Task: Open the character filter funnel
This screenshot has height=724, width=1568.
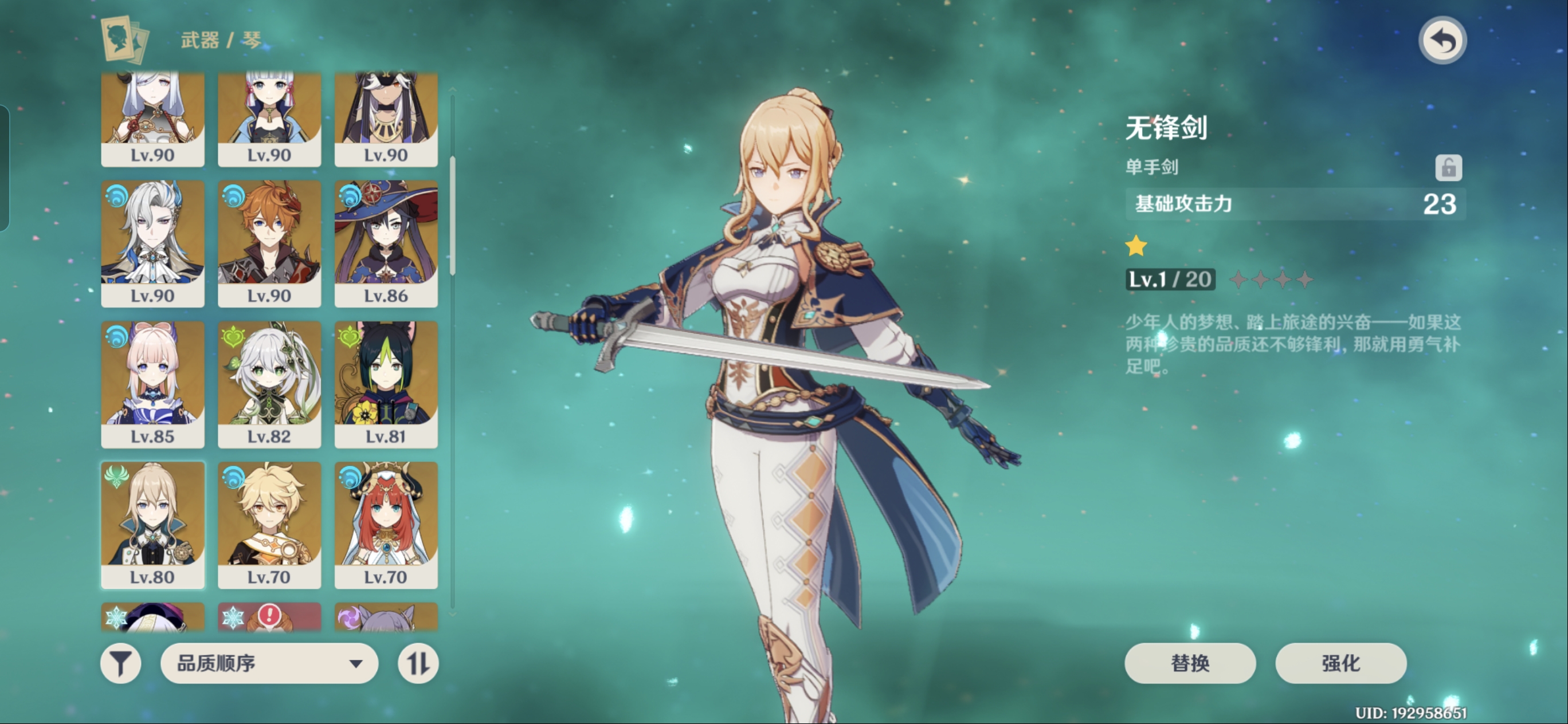Action: [x=120, y=663]
